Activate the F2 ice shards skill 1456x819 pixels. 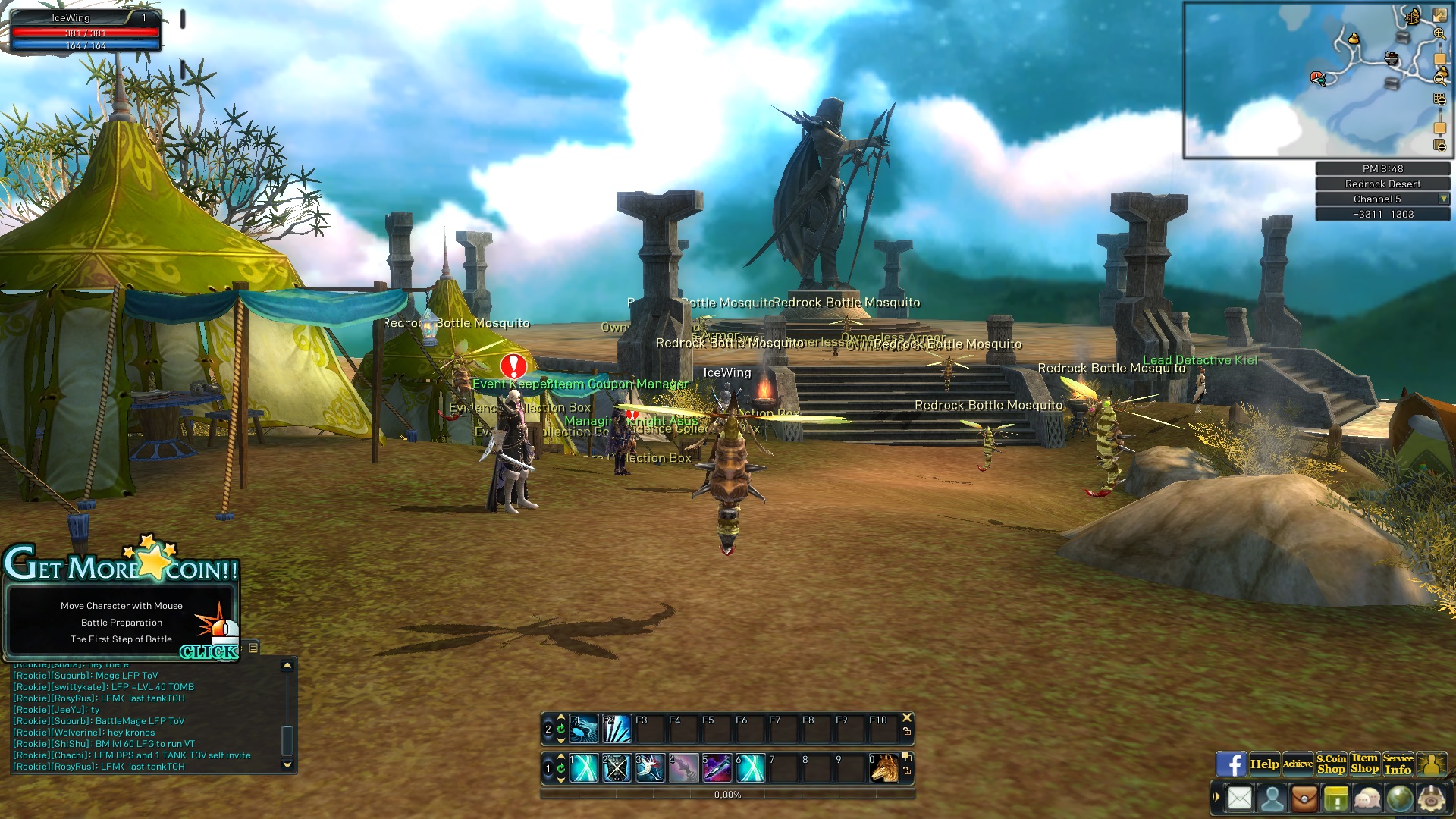[x=617, y=729]
